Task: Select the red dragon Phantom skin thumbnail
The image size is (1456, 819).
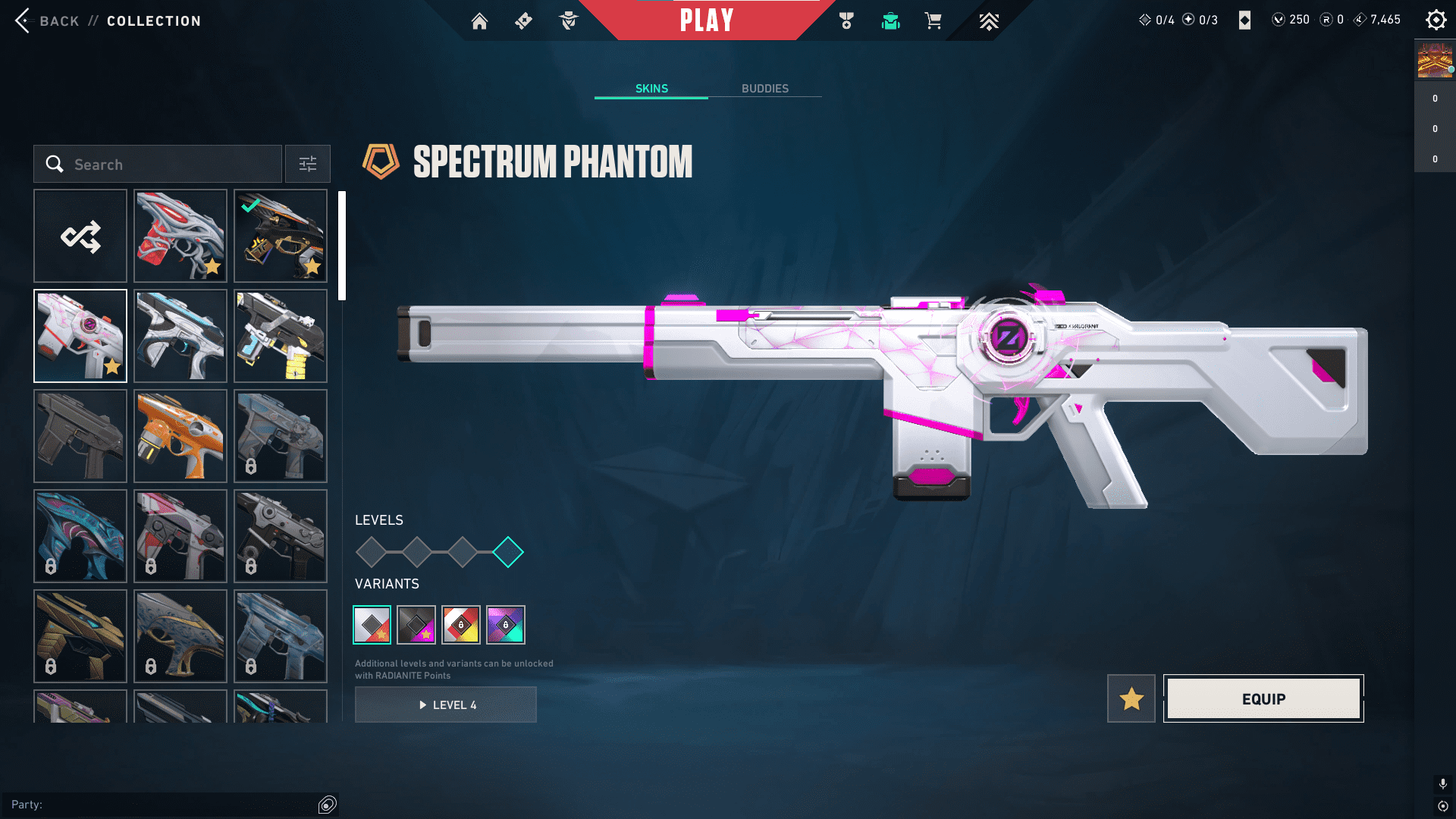Action: coord(180,236)
